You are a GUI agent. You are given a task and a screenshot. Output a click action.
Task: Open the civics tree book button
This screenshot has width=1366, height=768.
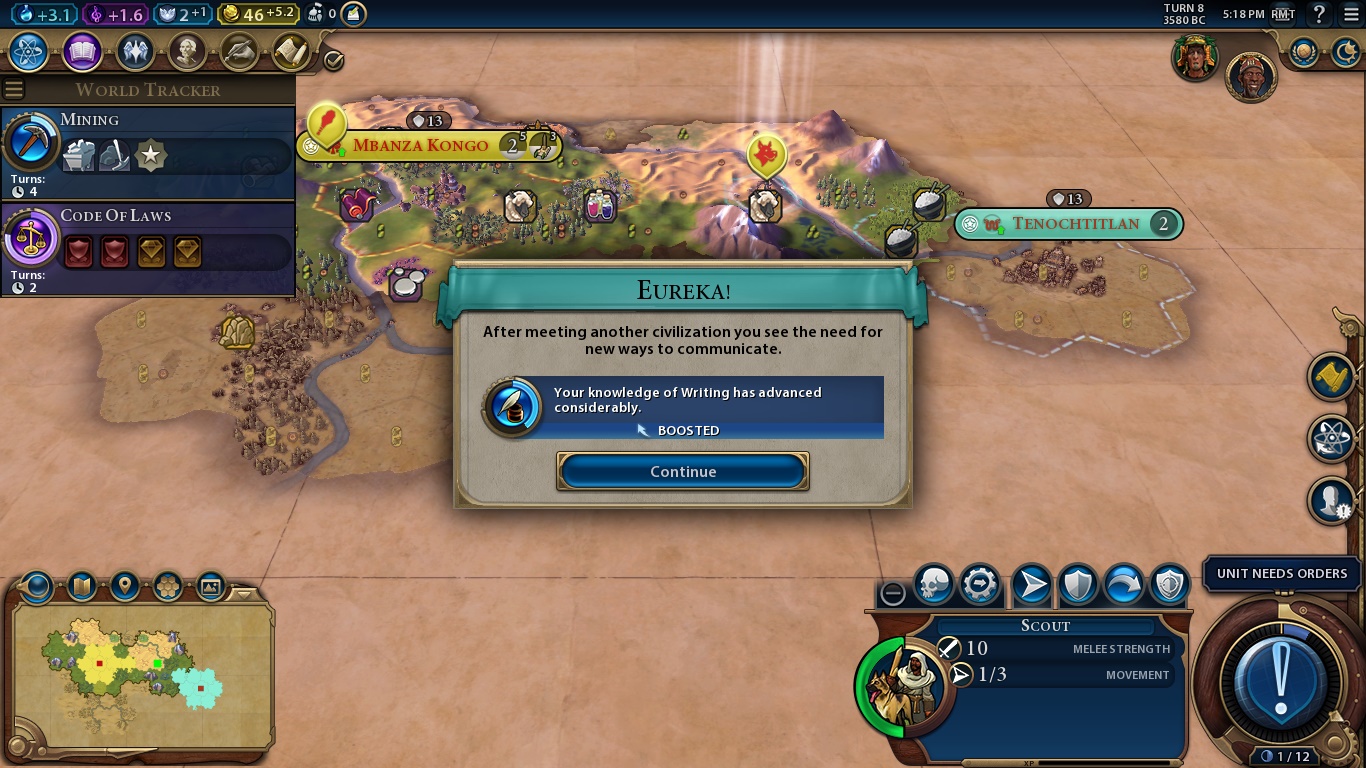[82, 51]
